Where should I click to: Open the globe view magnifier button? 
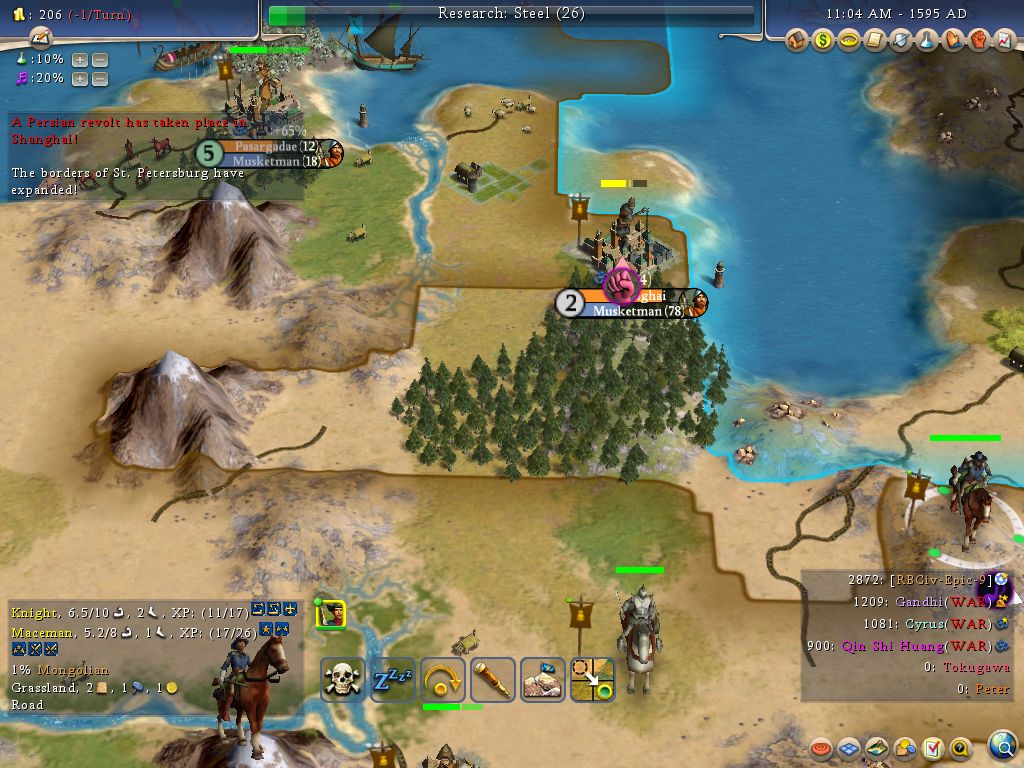pyautogui.click(x=1002, y=746)
